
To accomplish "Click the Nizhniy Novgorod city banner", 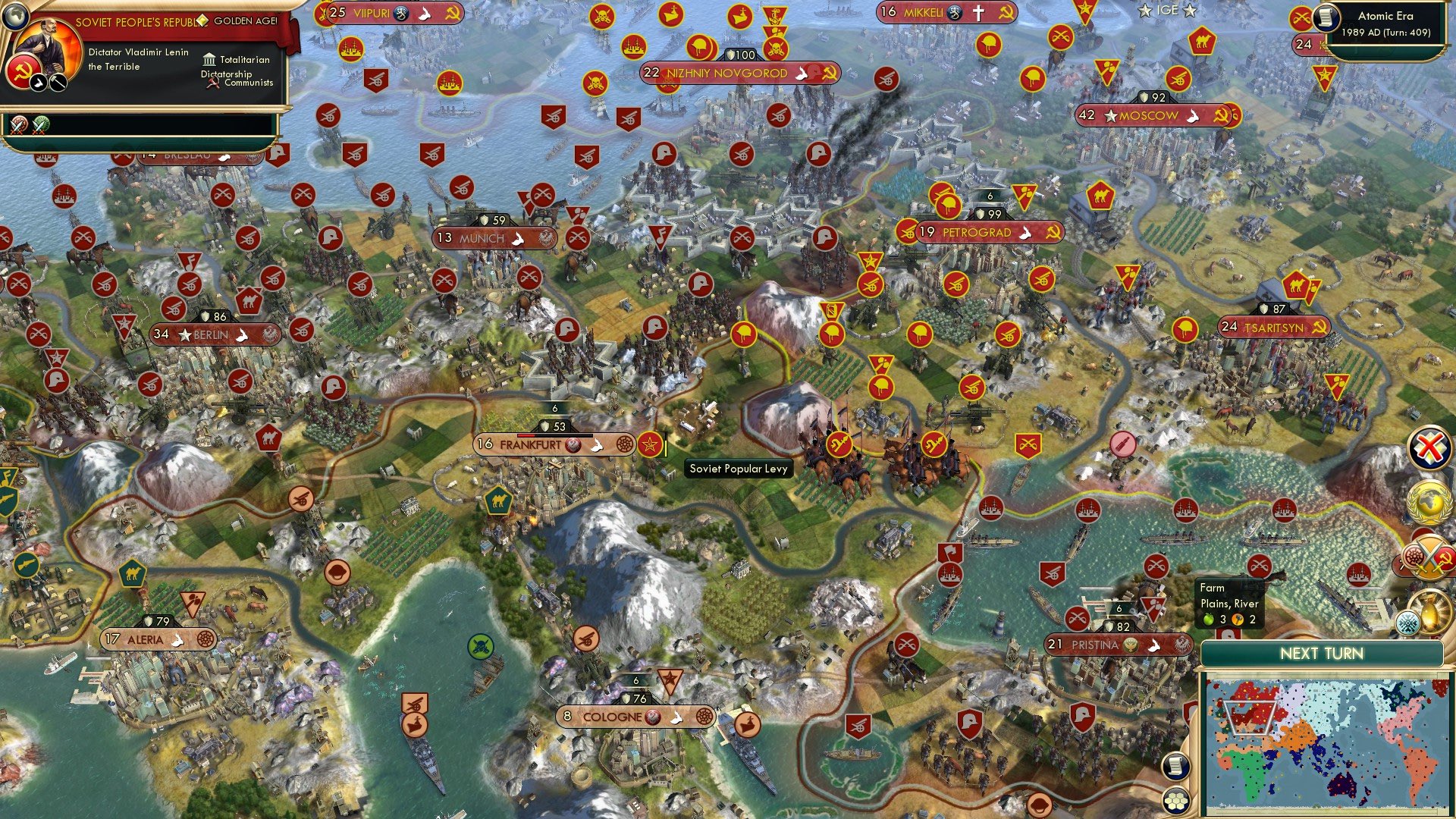I will 720,74.
